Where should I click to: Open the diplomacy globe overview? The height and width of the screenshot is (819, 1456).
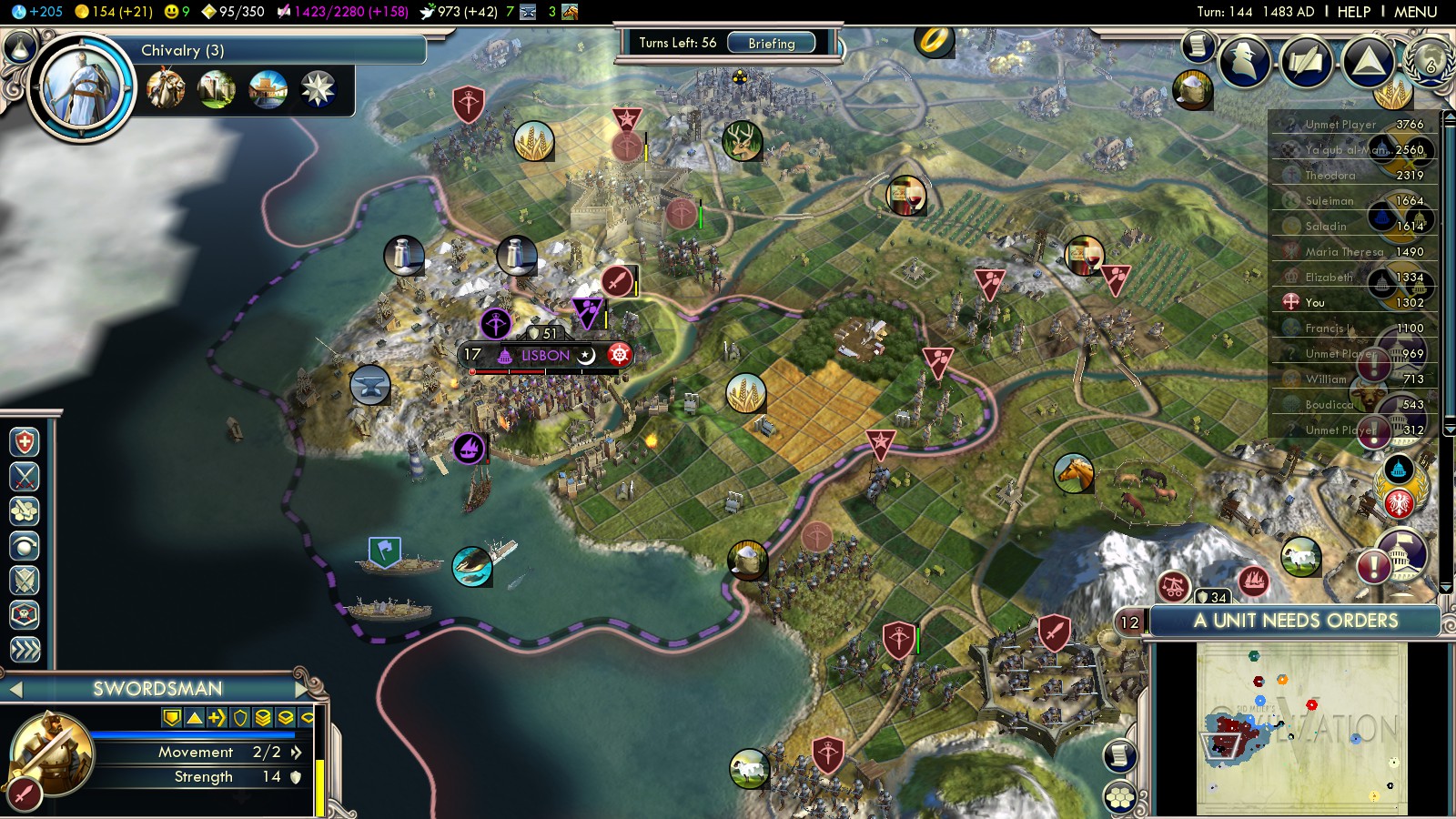coord(1428,62)
